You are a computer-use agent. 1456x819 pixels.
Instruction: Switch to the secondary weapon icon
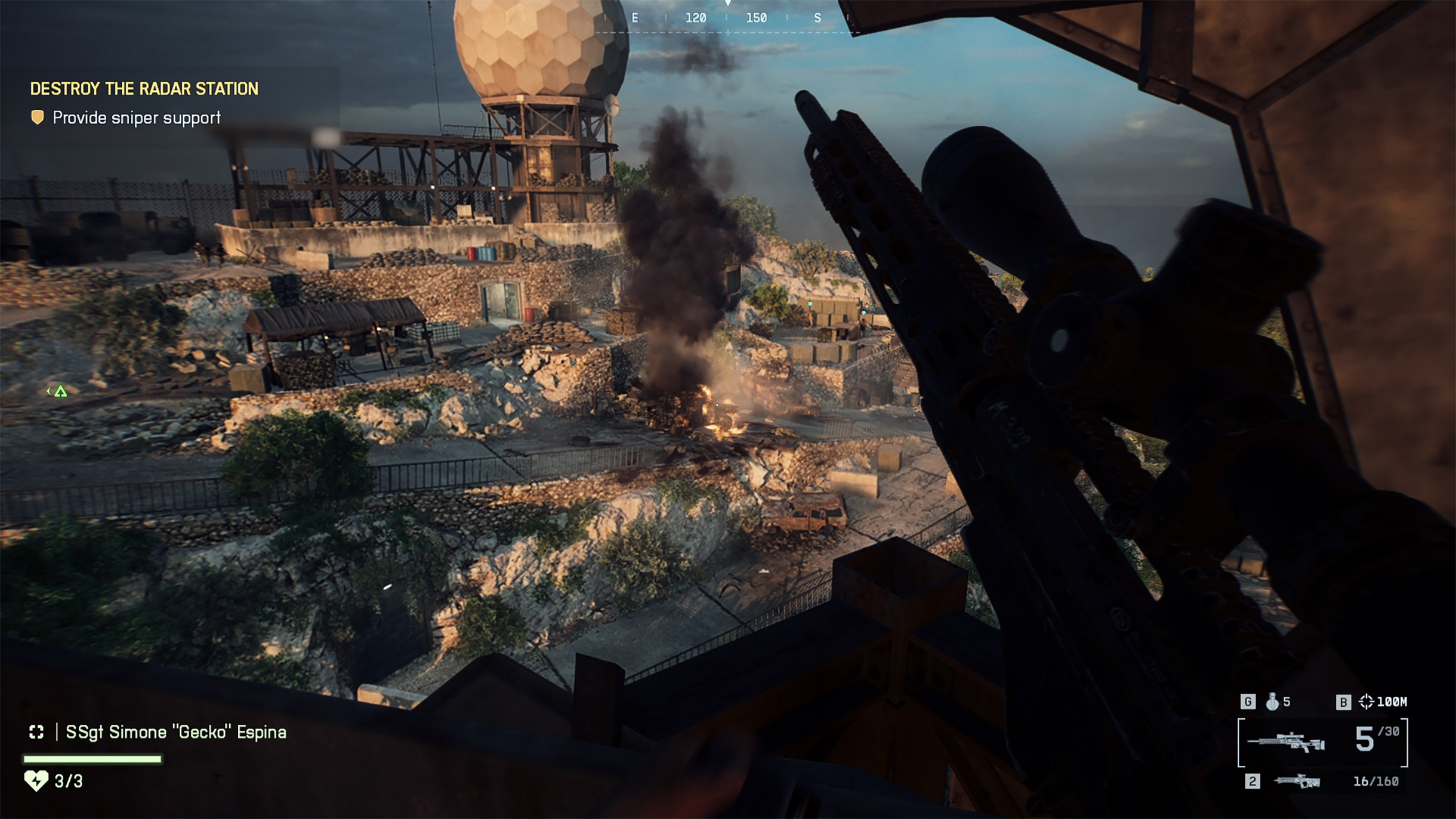[x=1296, y=781]
